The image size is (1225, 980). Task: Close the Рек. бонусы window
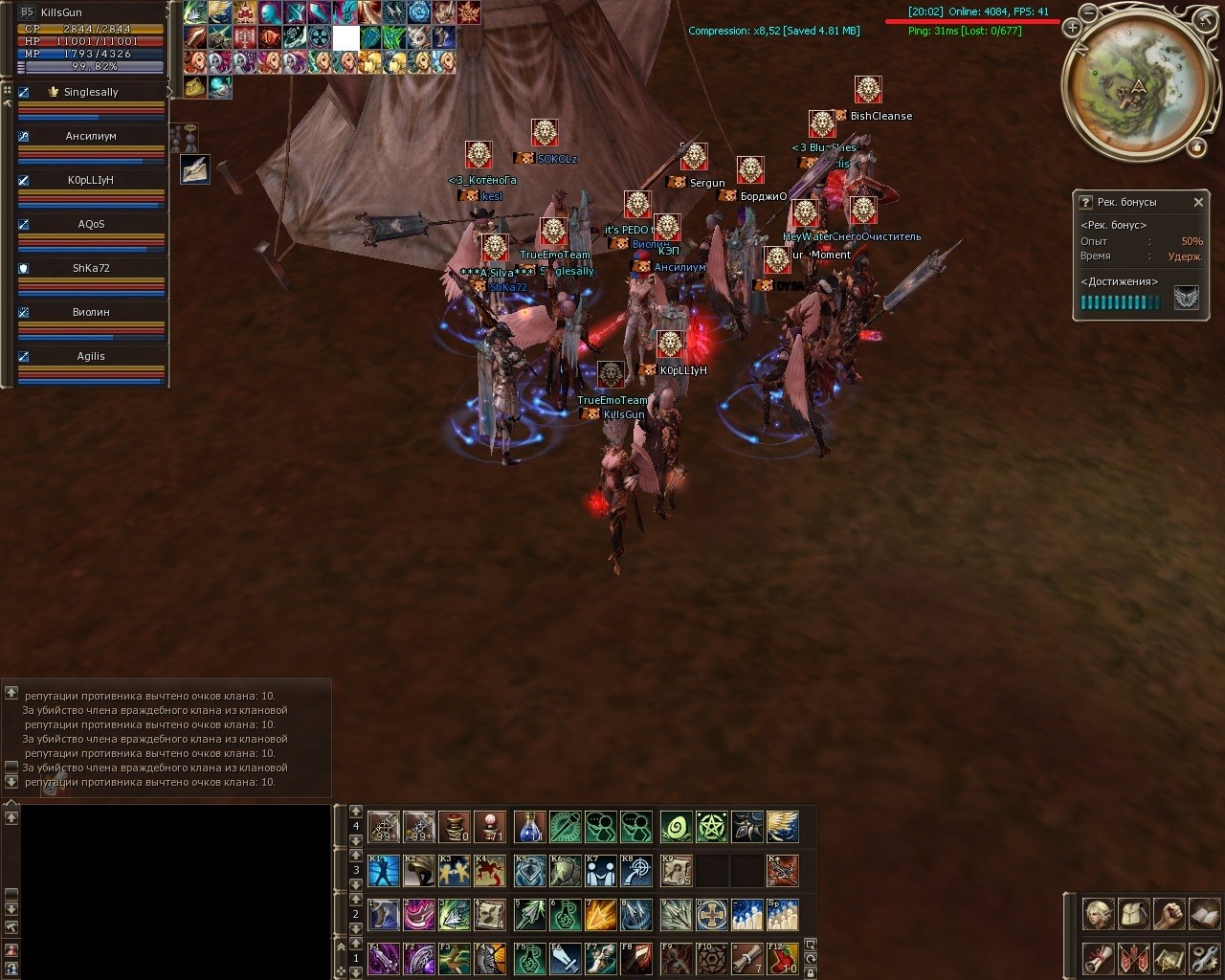[1198, 202]
